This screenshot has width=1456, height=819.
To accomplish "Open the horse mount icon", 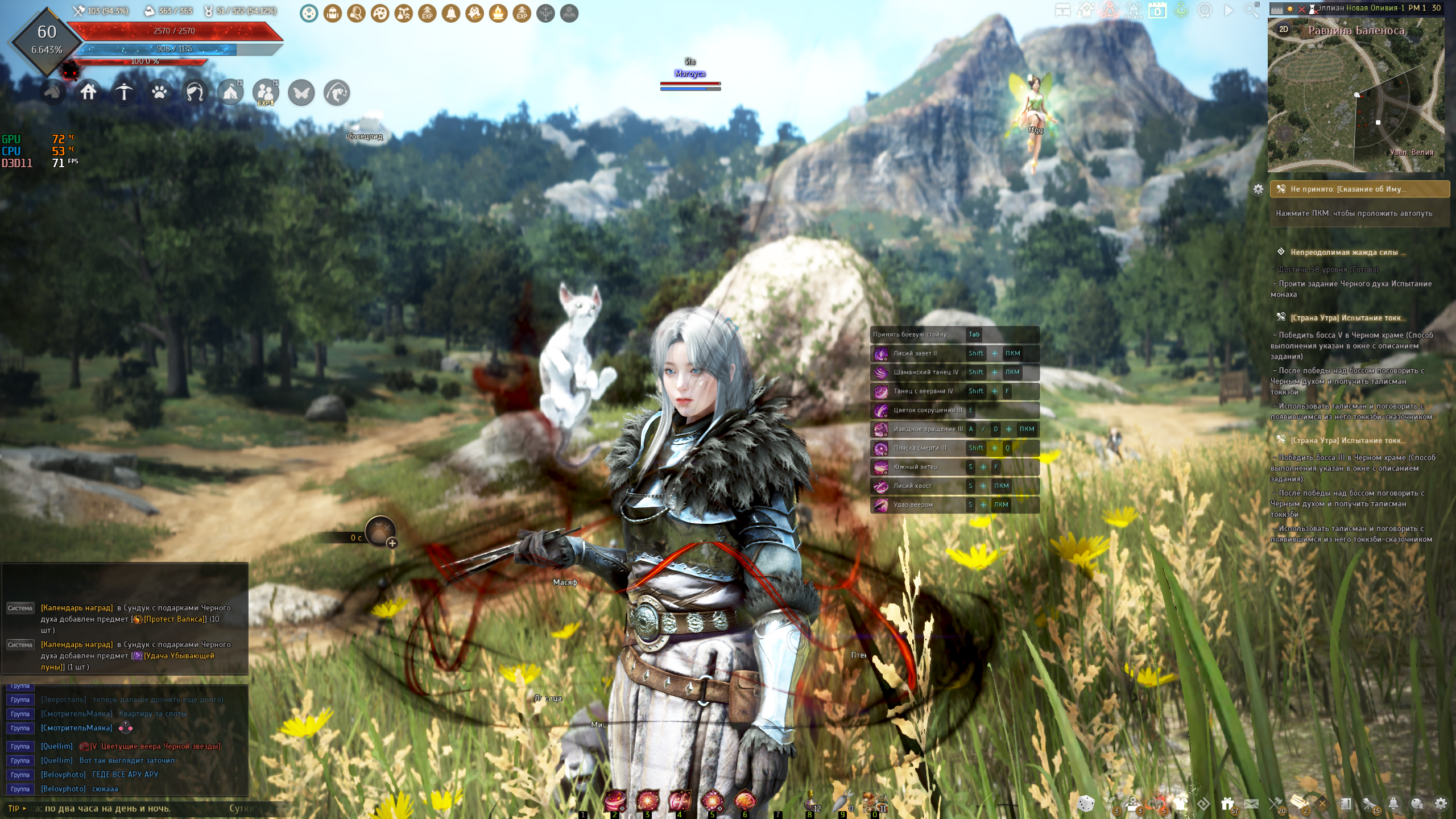I will click(53, 92).
